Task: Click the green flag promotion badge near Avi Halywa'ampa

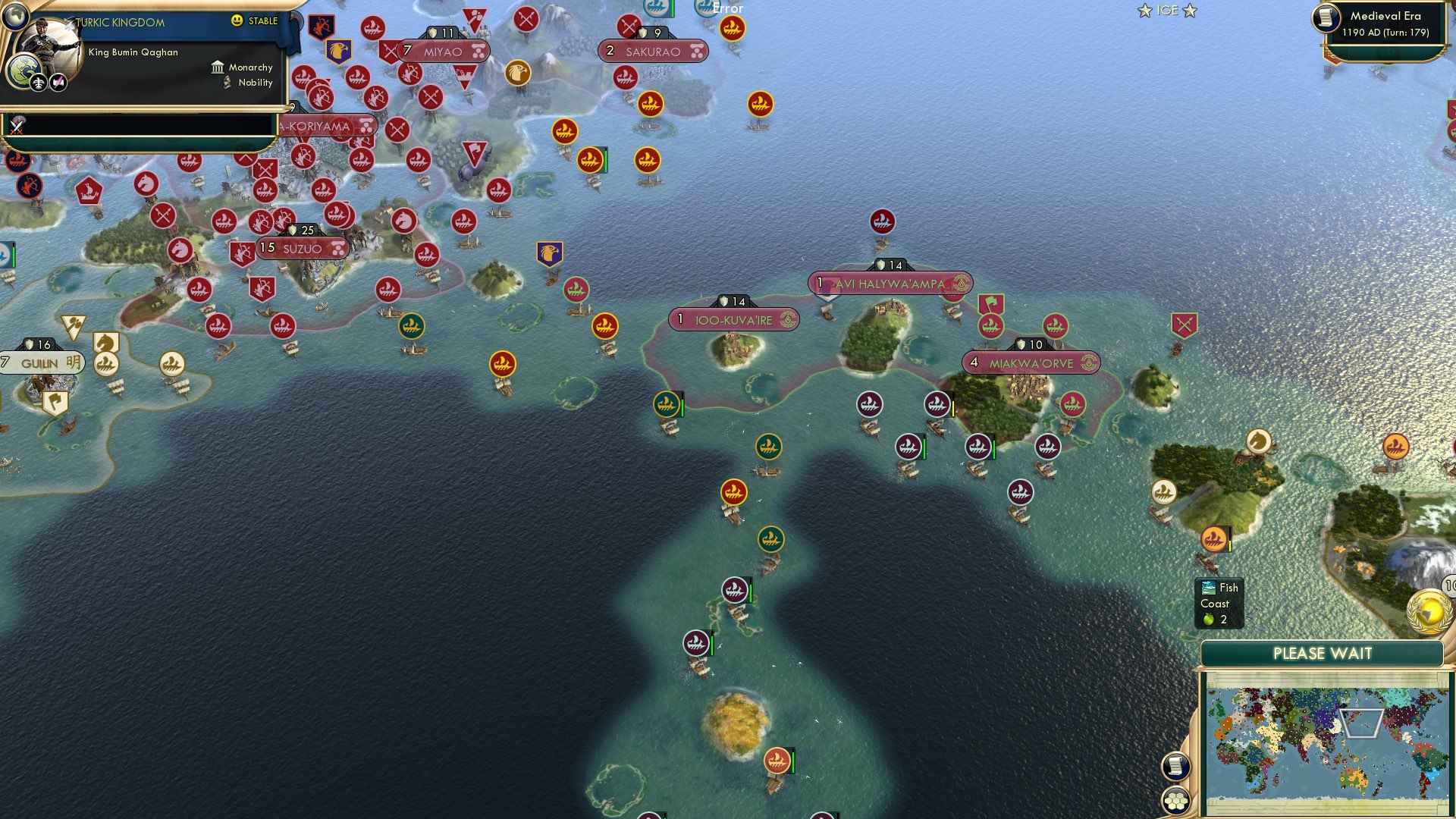Action: click(x=990, y=303)
